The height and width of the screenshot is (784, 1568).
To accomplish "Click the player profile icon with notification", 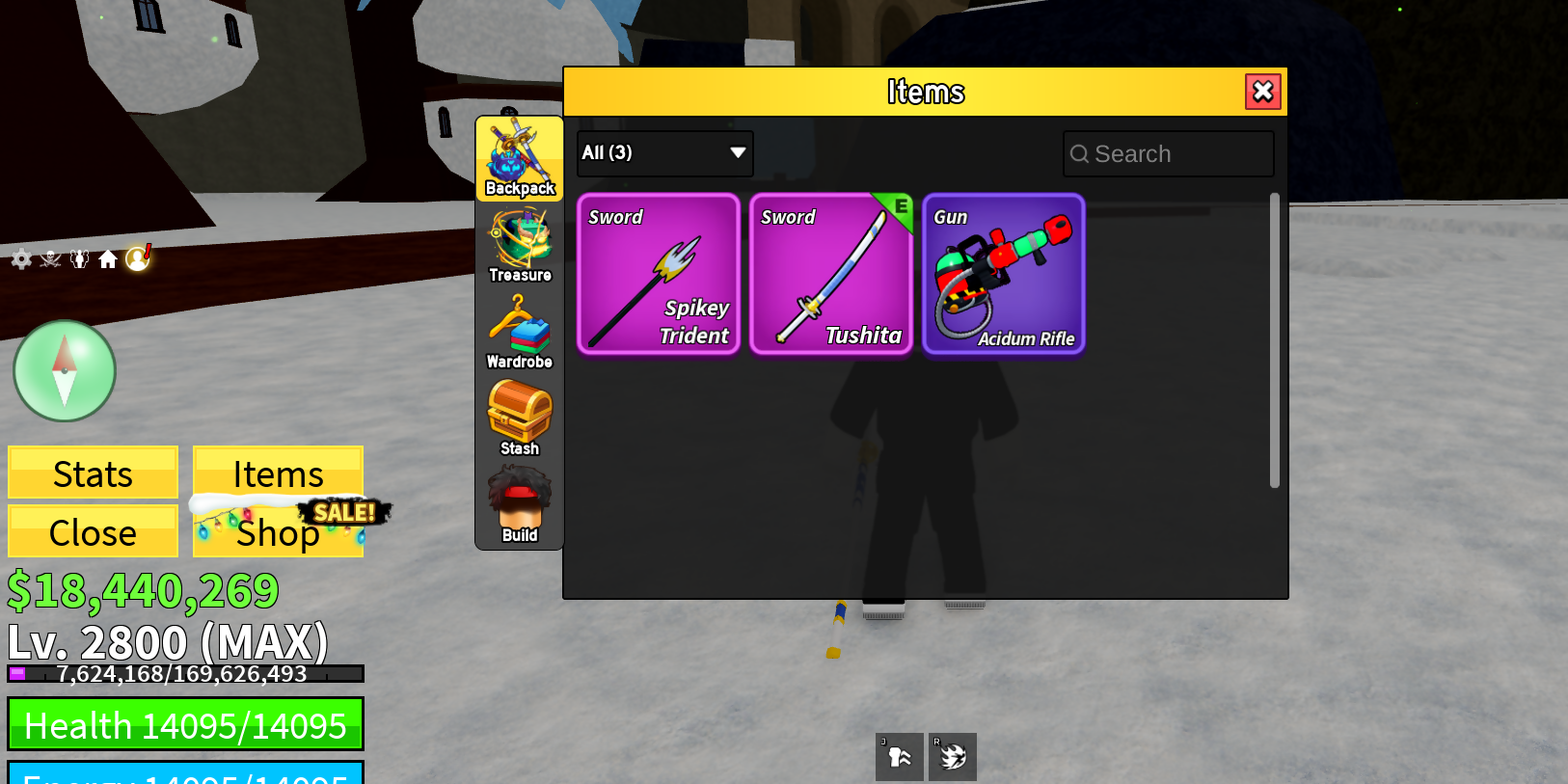I will (x=138, y=258).
